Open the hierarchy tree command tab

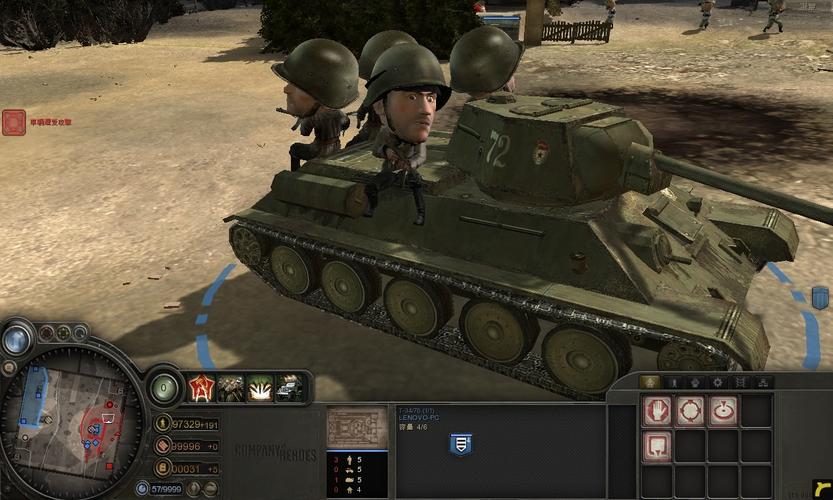point(763,382)
